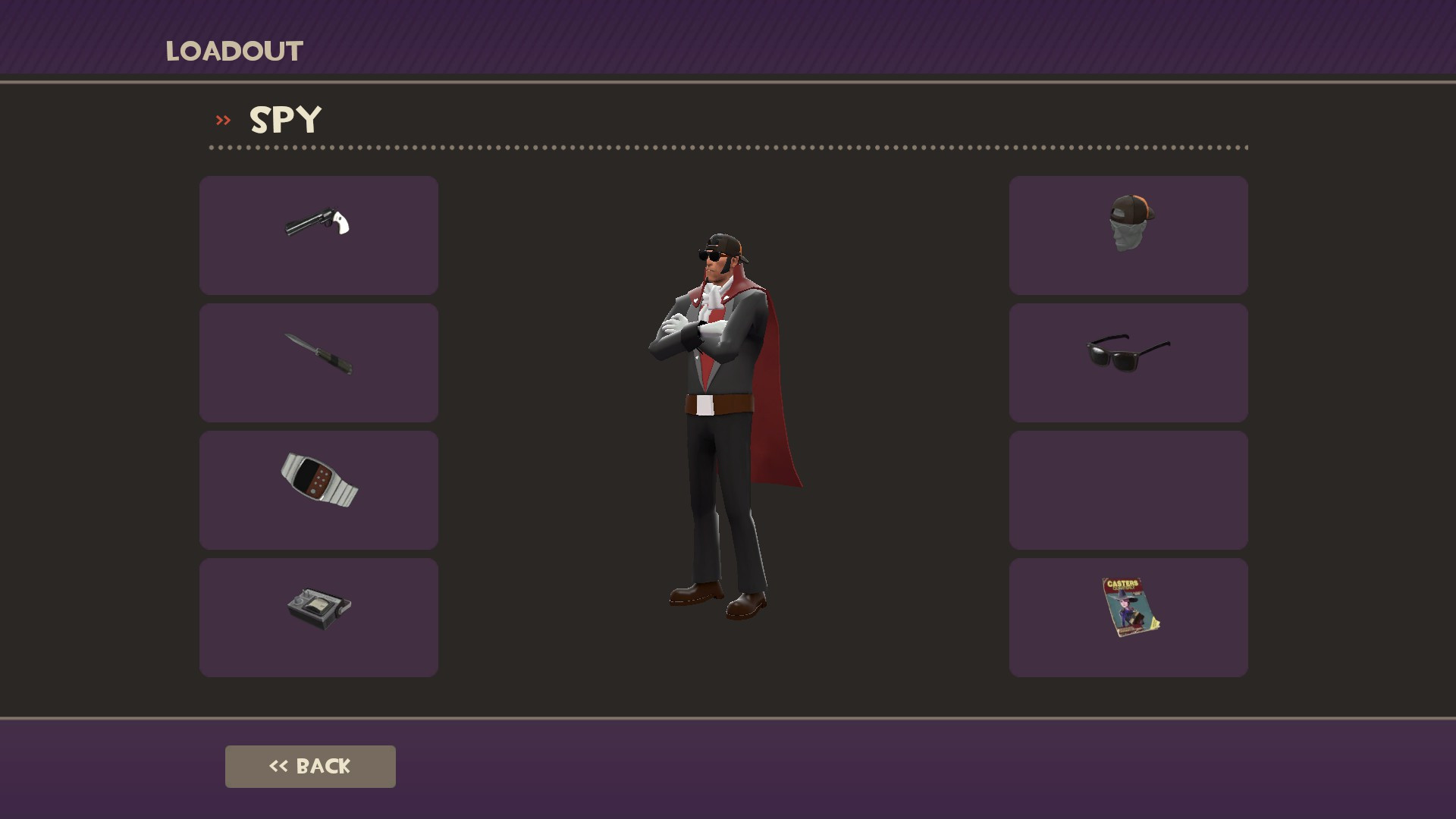Choose the invisibility watch slot

318,490
